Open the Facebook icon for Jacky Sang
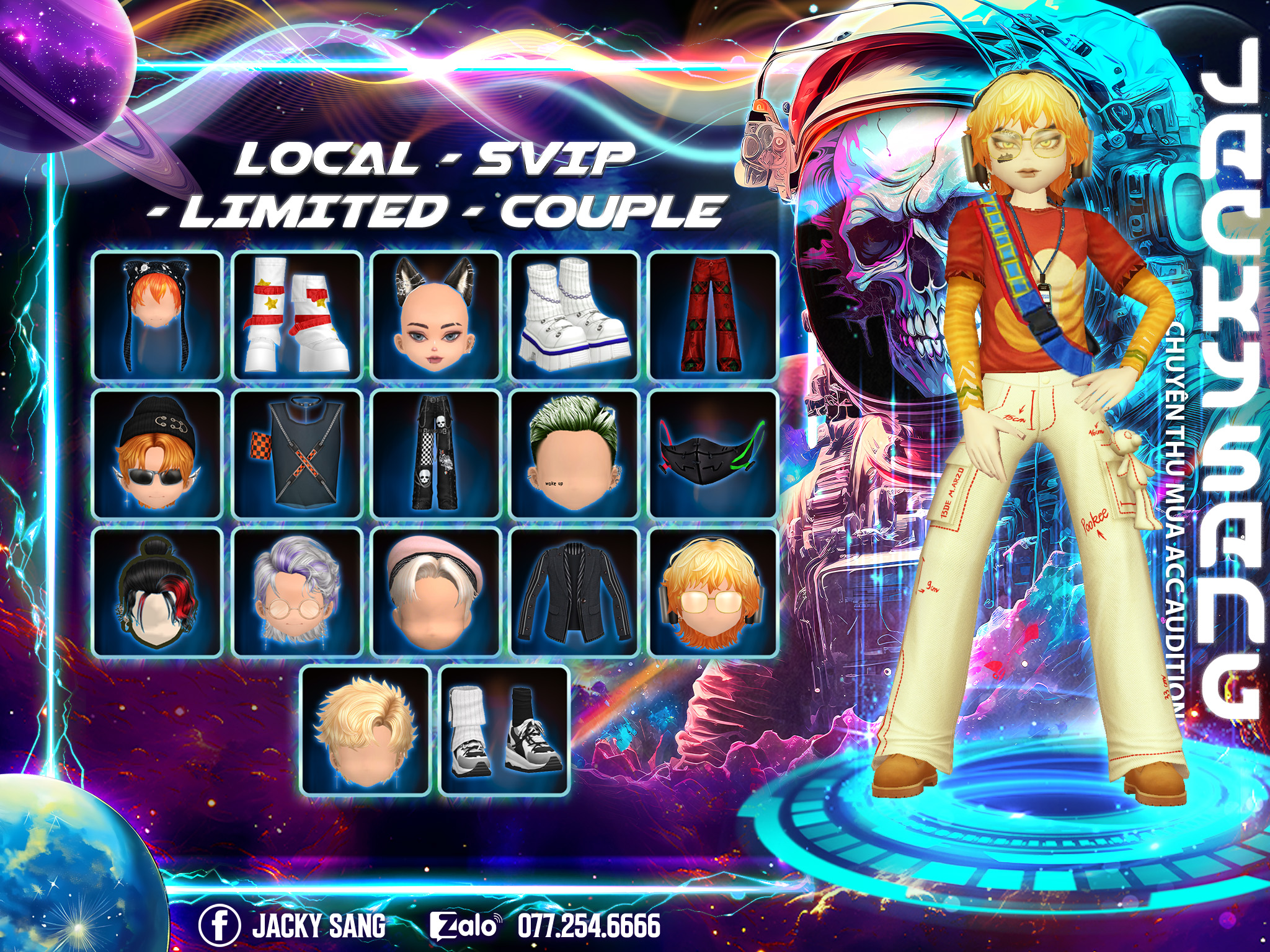The image size is (1270, 952). tap(220, 925)
